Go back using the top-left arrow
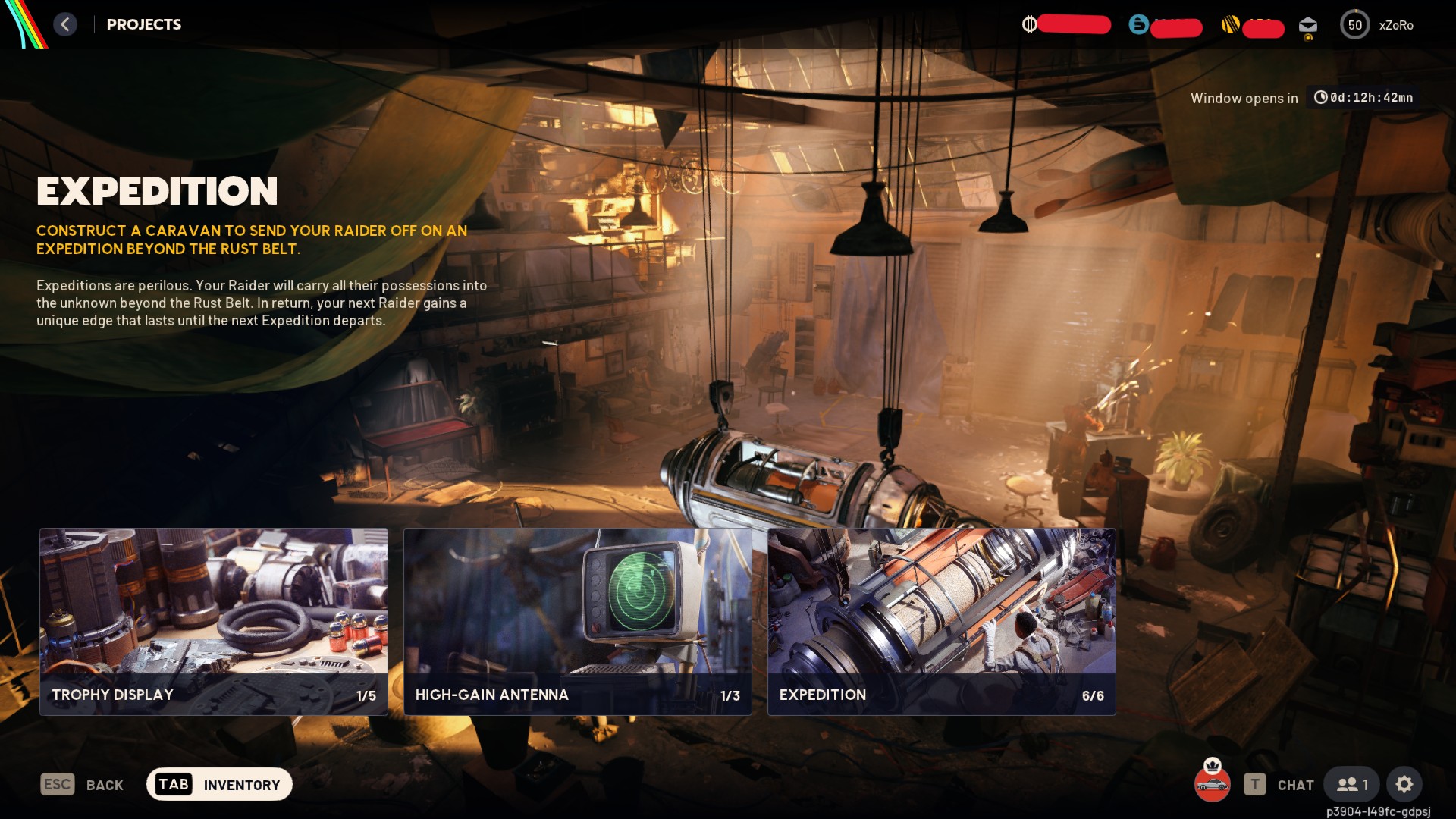 pyautogui.click(x=65, y=24)
